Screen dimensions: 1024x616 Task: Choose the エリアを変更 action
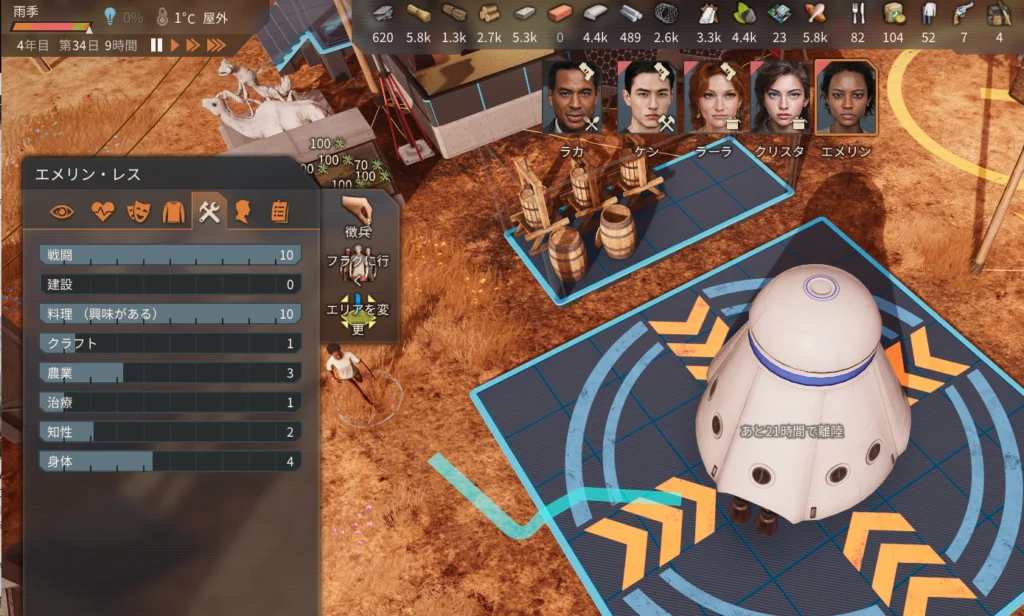click(358, 316)
